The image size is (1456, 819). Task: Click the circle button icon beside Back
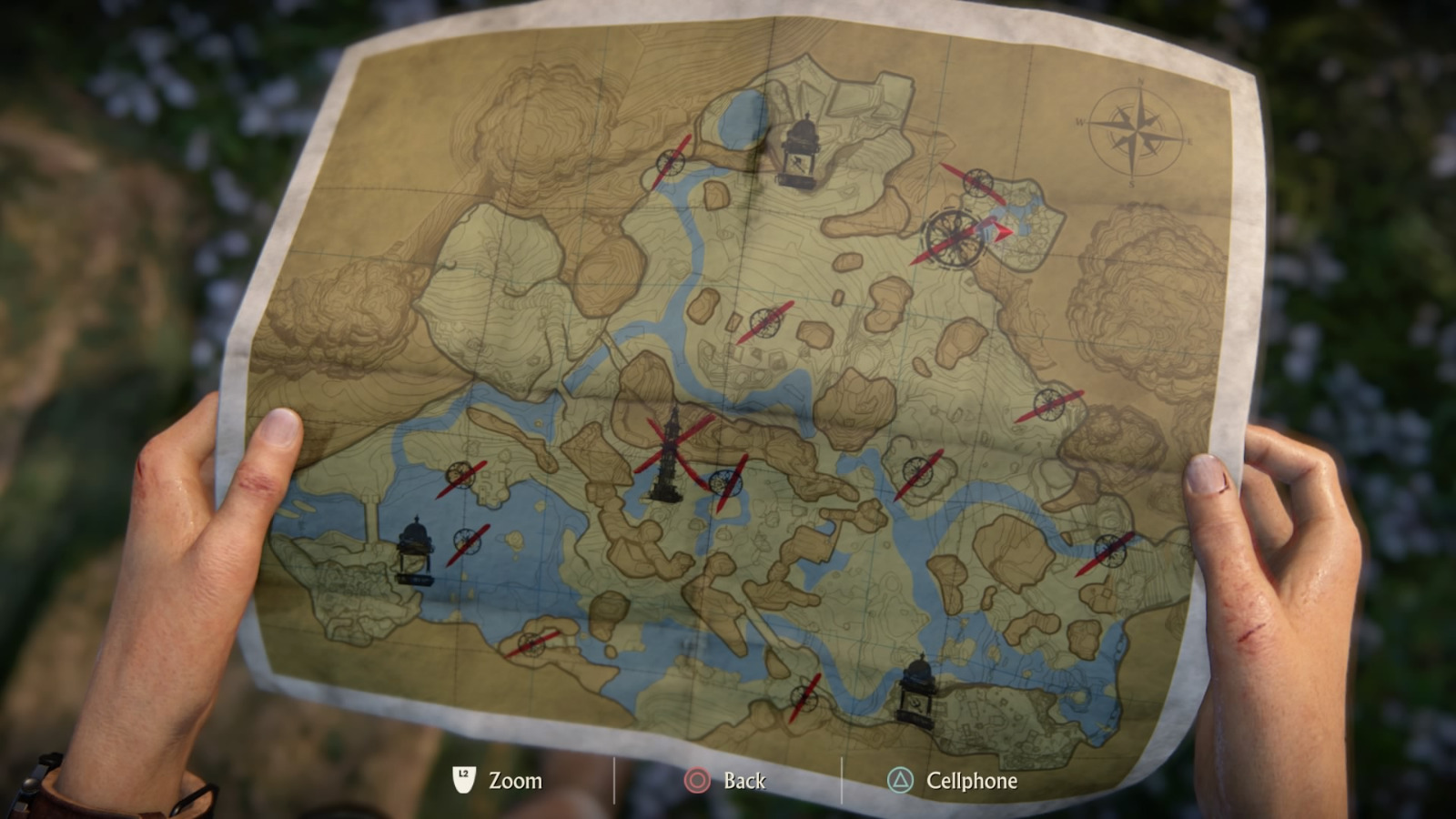coord(696,780)
